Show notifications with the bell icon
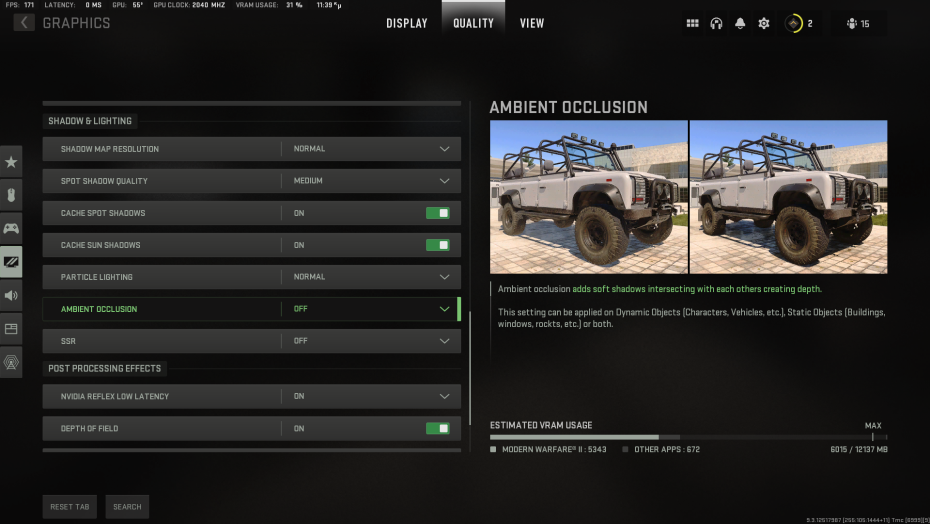 click(740, 23)
